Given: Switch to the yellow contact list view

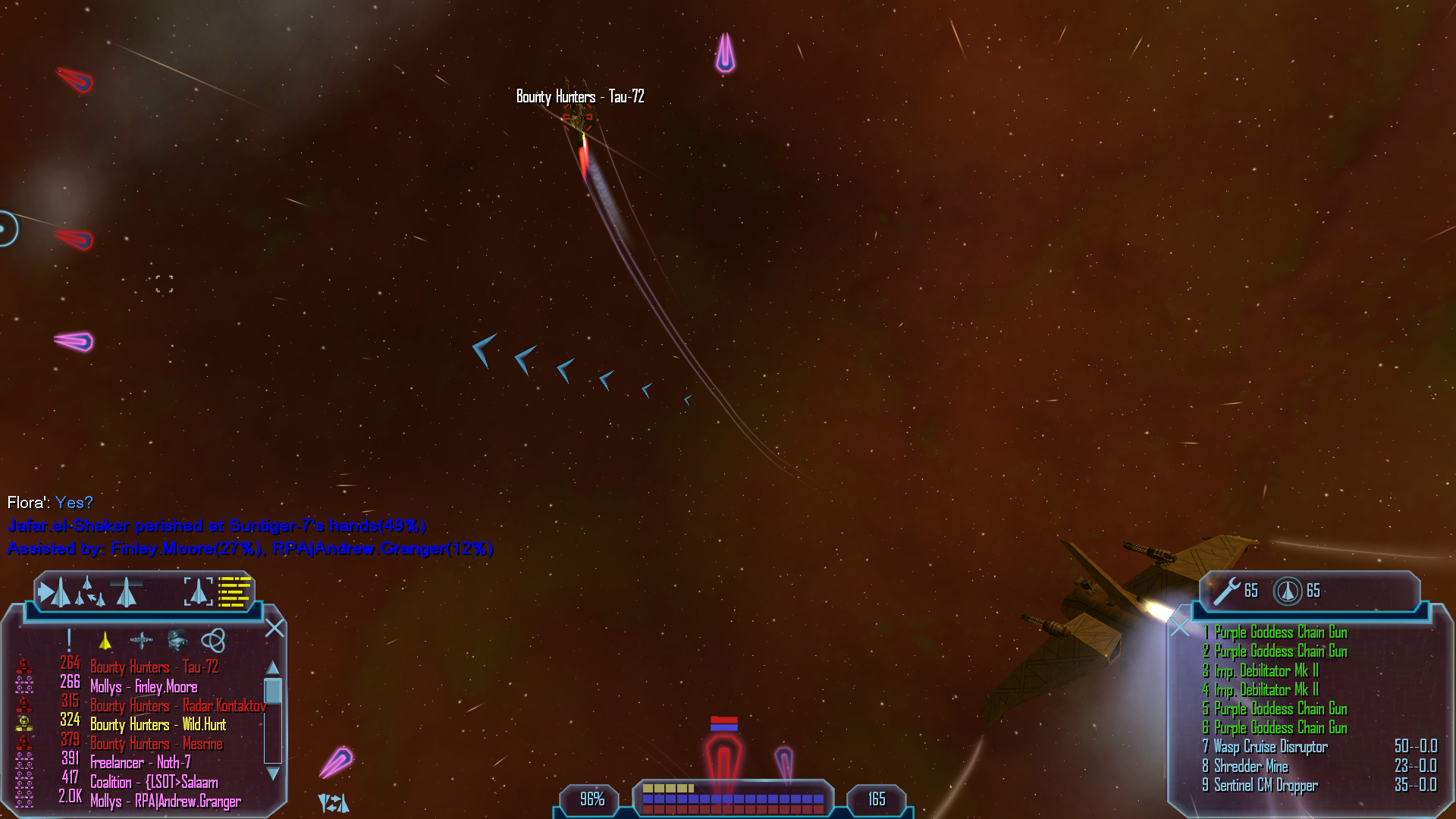Looking at the screenshot, I should [x=234, y=591].
